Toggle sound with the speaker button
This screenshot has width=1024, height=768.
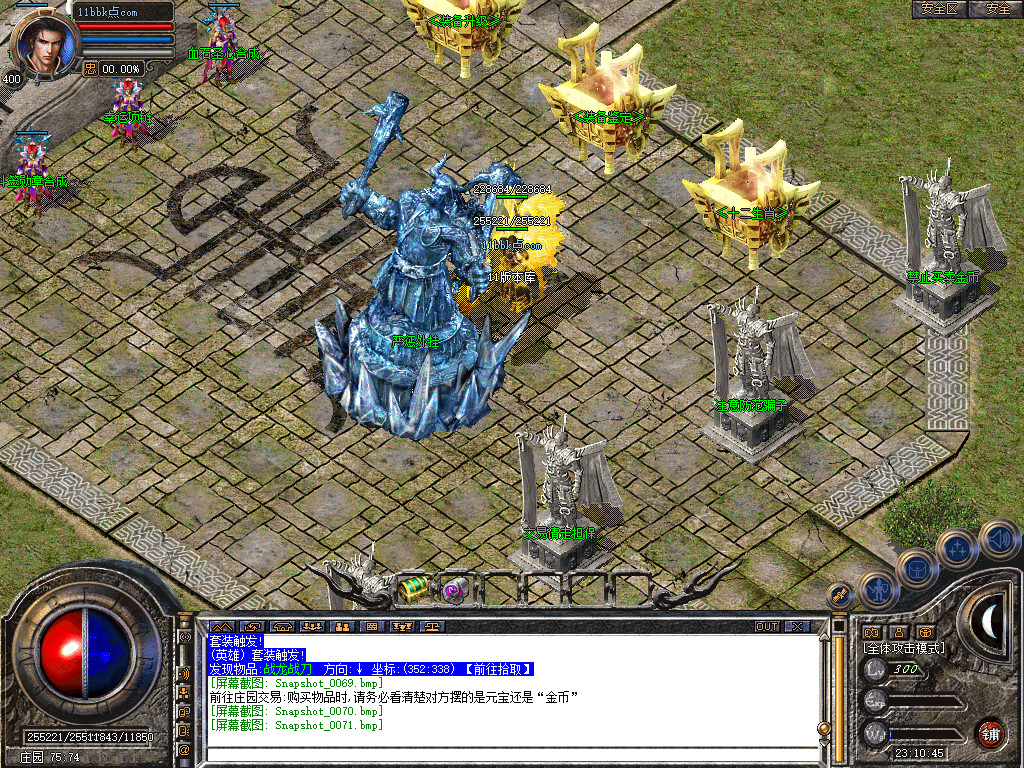[x=999, y=539]
